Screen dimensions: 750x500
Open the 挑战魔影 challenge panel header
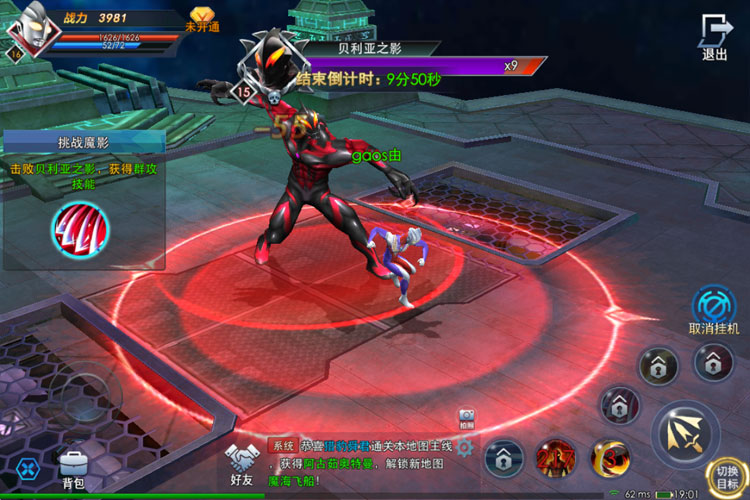click(82, 142)
